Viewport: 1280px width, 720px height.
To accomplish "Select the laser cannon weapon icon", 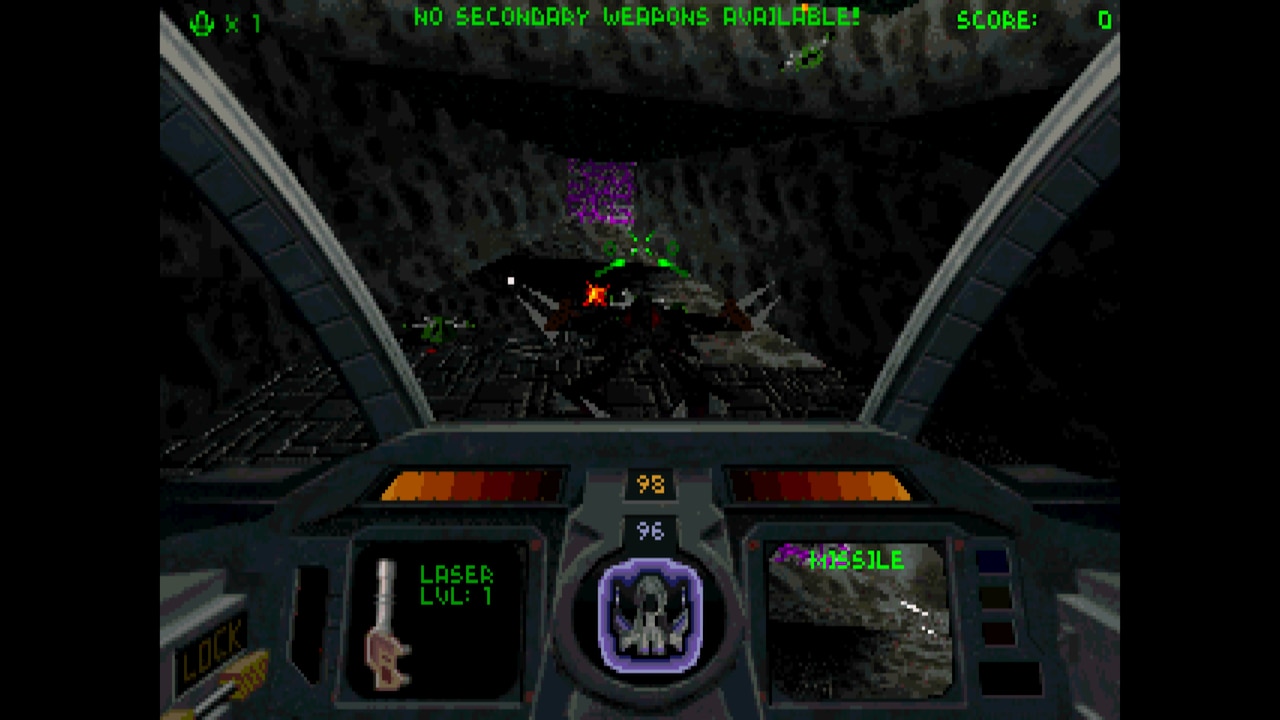I will (385, 625).
